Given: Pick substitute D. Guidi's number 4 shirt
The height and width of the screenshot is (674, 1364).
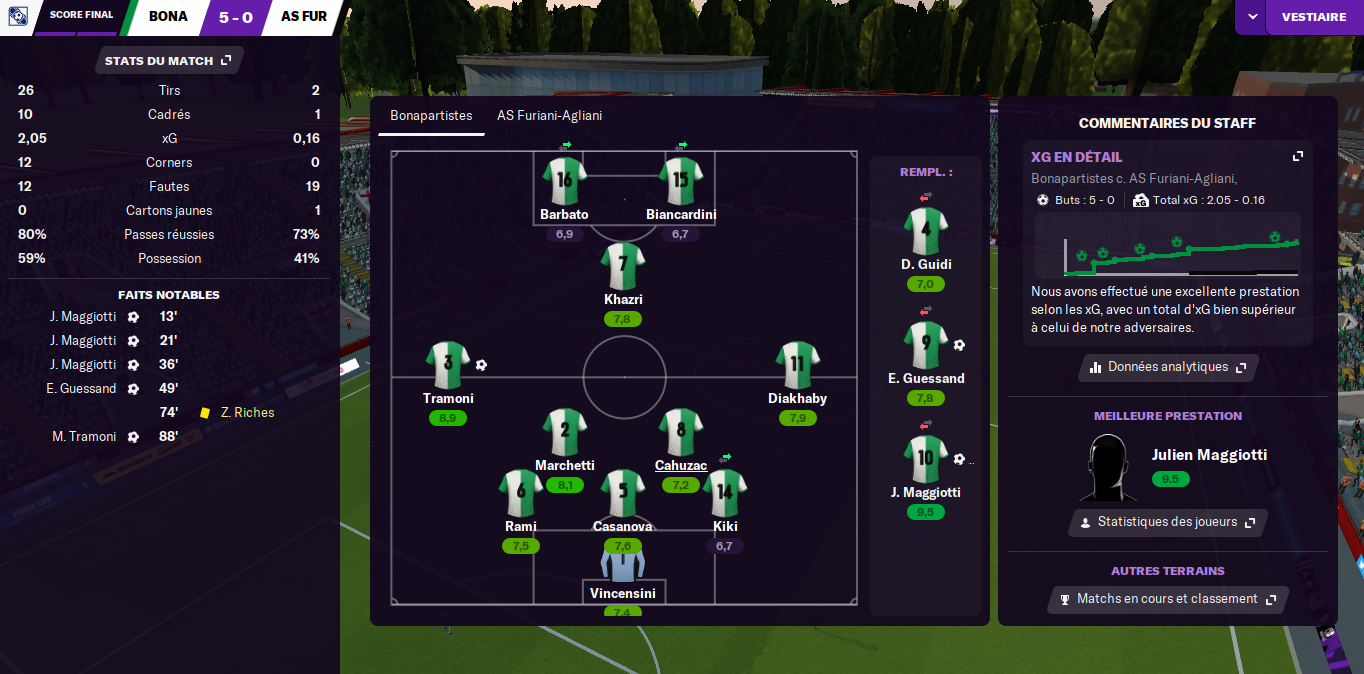Looking at the screenshot, I should tap(925, 230).
